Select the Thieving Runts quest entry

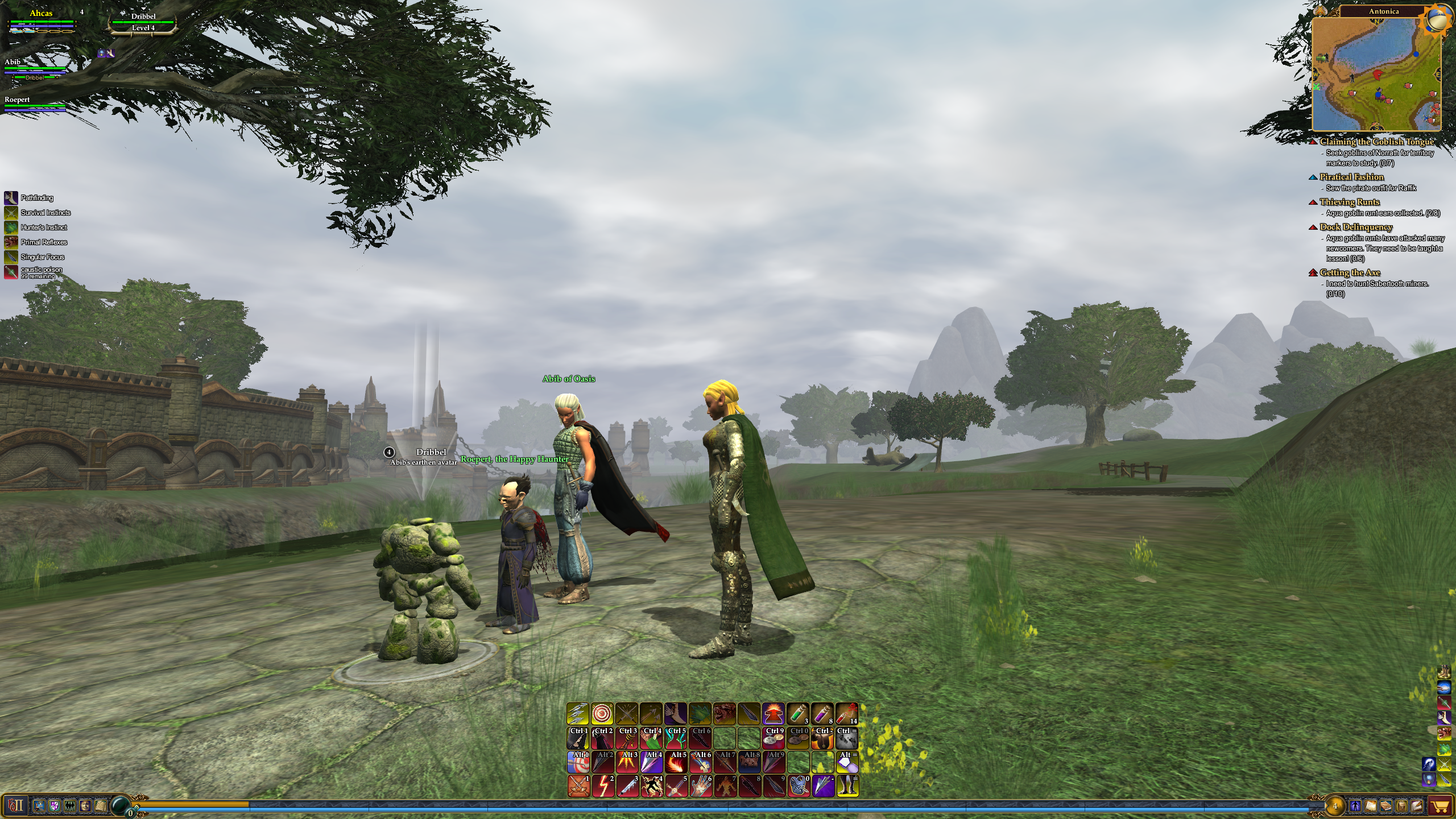click(1349, 202)
